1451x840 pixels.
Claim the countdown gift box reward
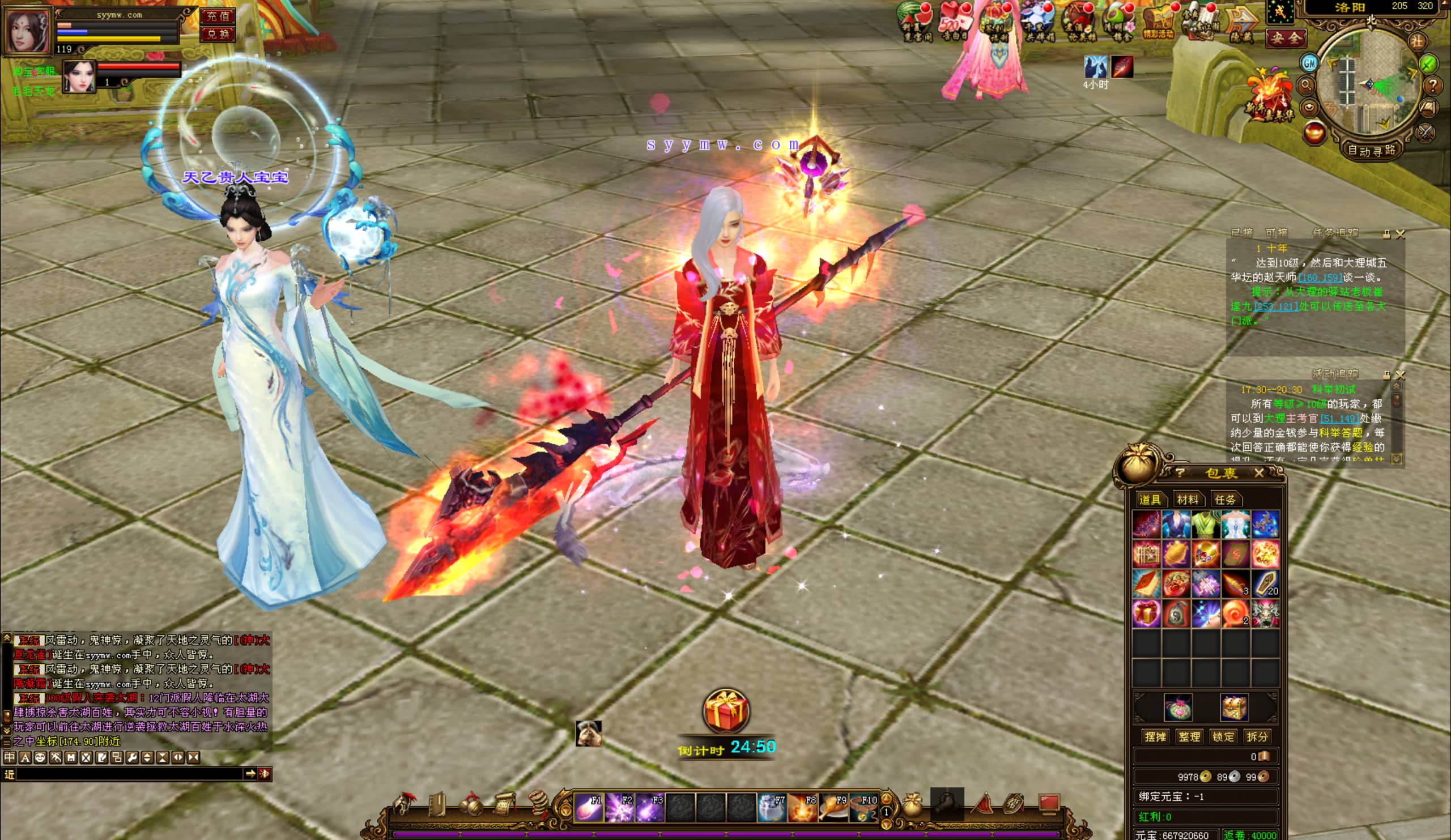coord(726,711)
